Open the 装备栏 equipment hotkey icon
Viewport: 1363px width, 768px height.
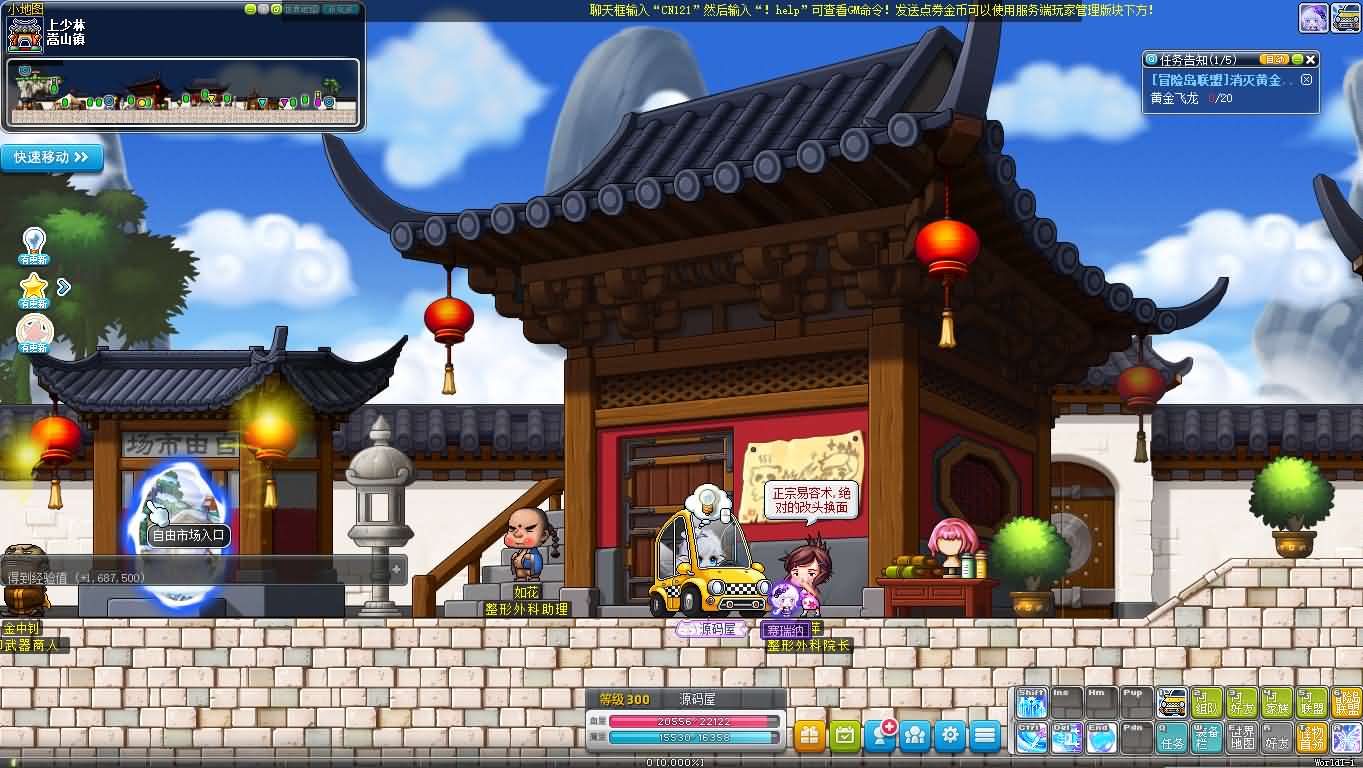point(1206,738)
